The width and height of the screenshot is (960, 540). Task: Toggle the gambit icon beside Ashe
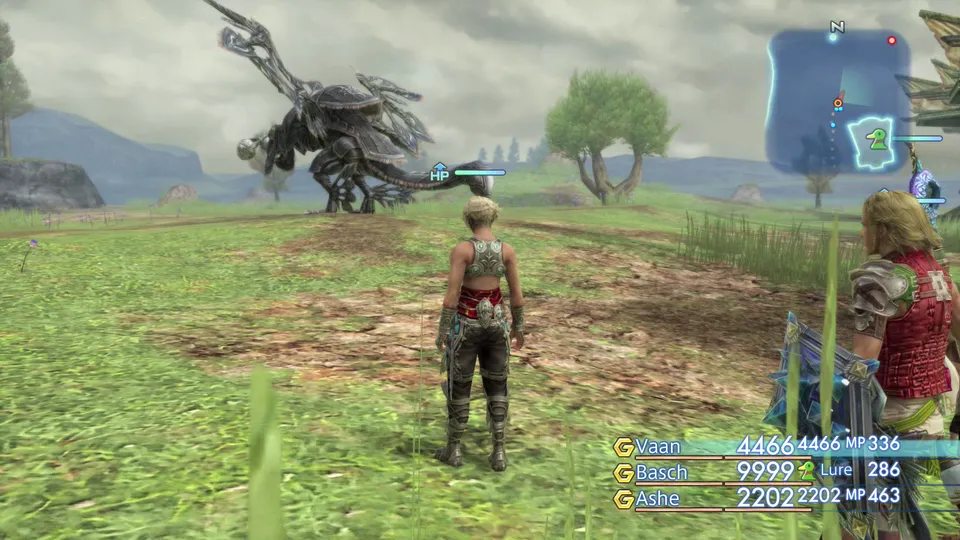tap(624, 499)
